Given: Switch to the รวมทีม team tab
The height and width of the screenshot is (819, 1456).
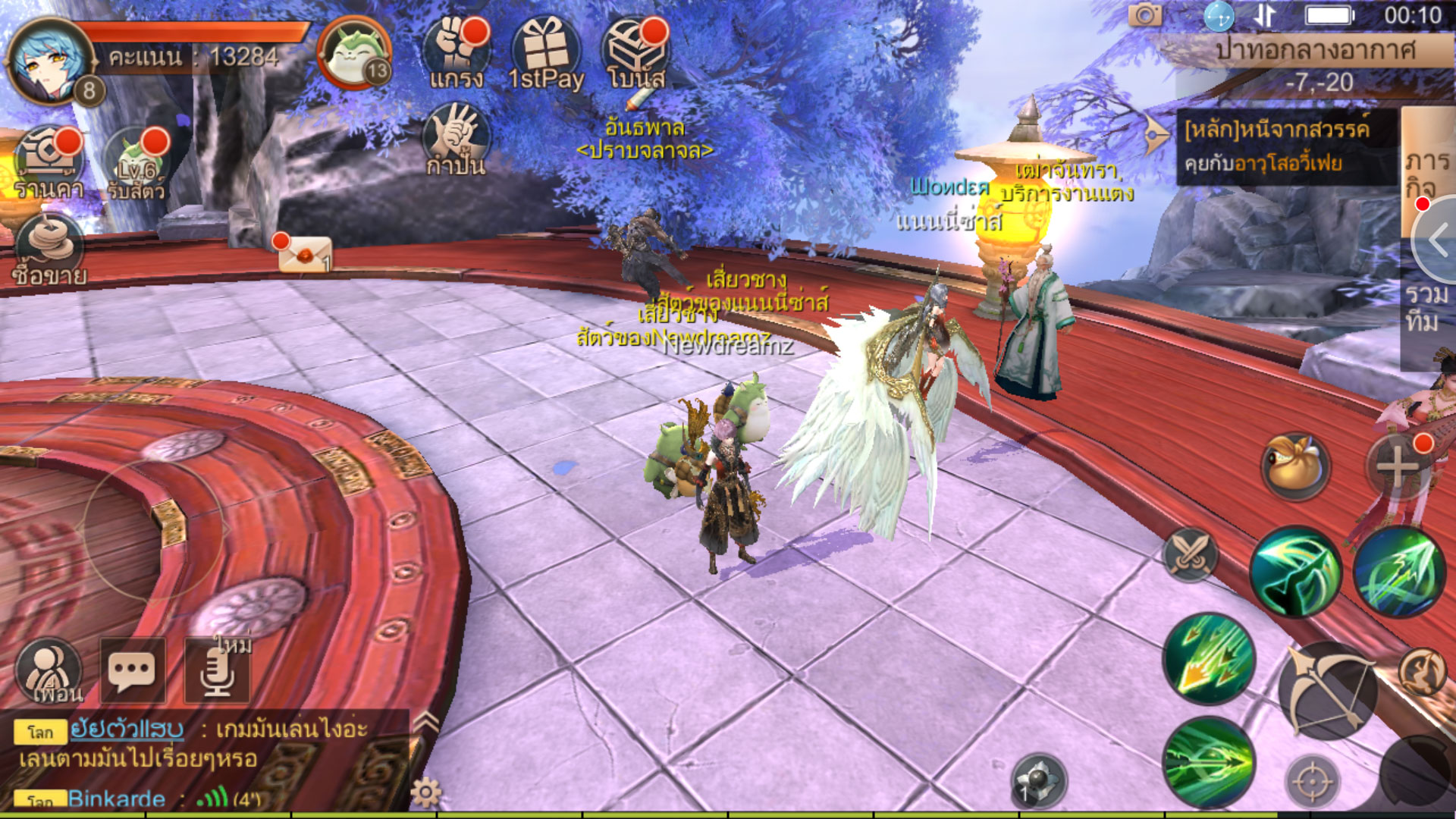Looking at the screenshot, I should coord(1426,307).
